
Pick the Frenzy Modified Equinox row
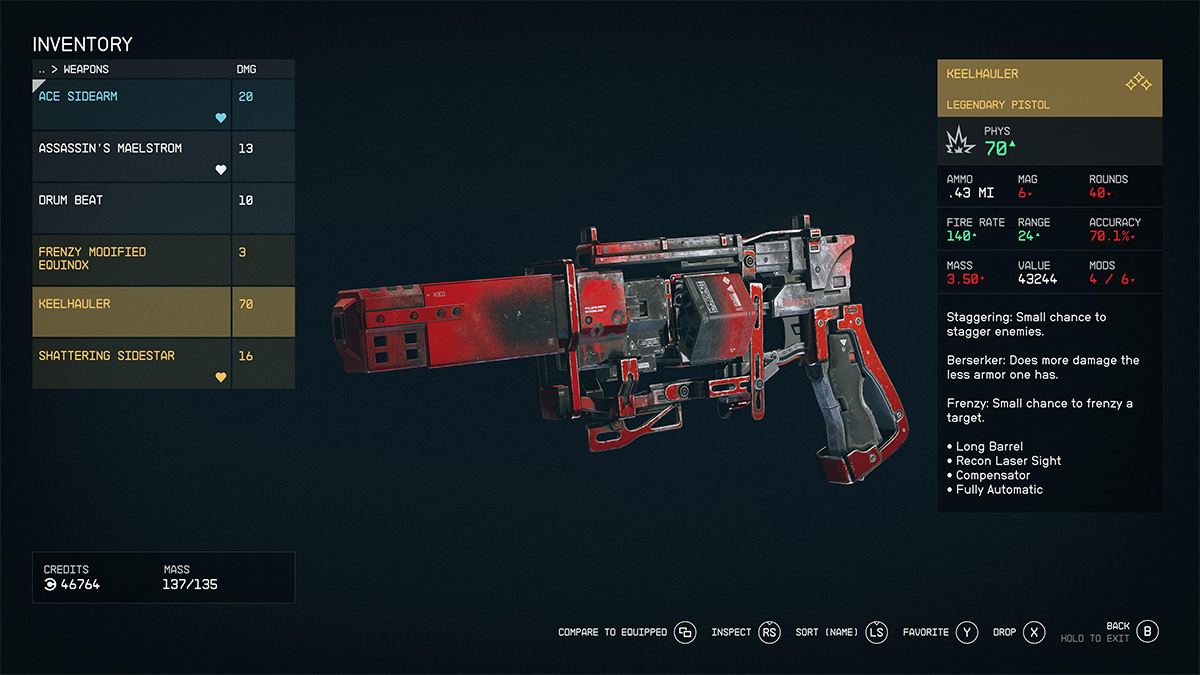(132, 259)
